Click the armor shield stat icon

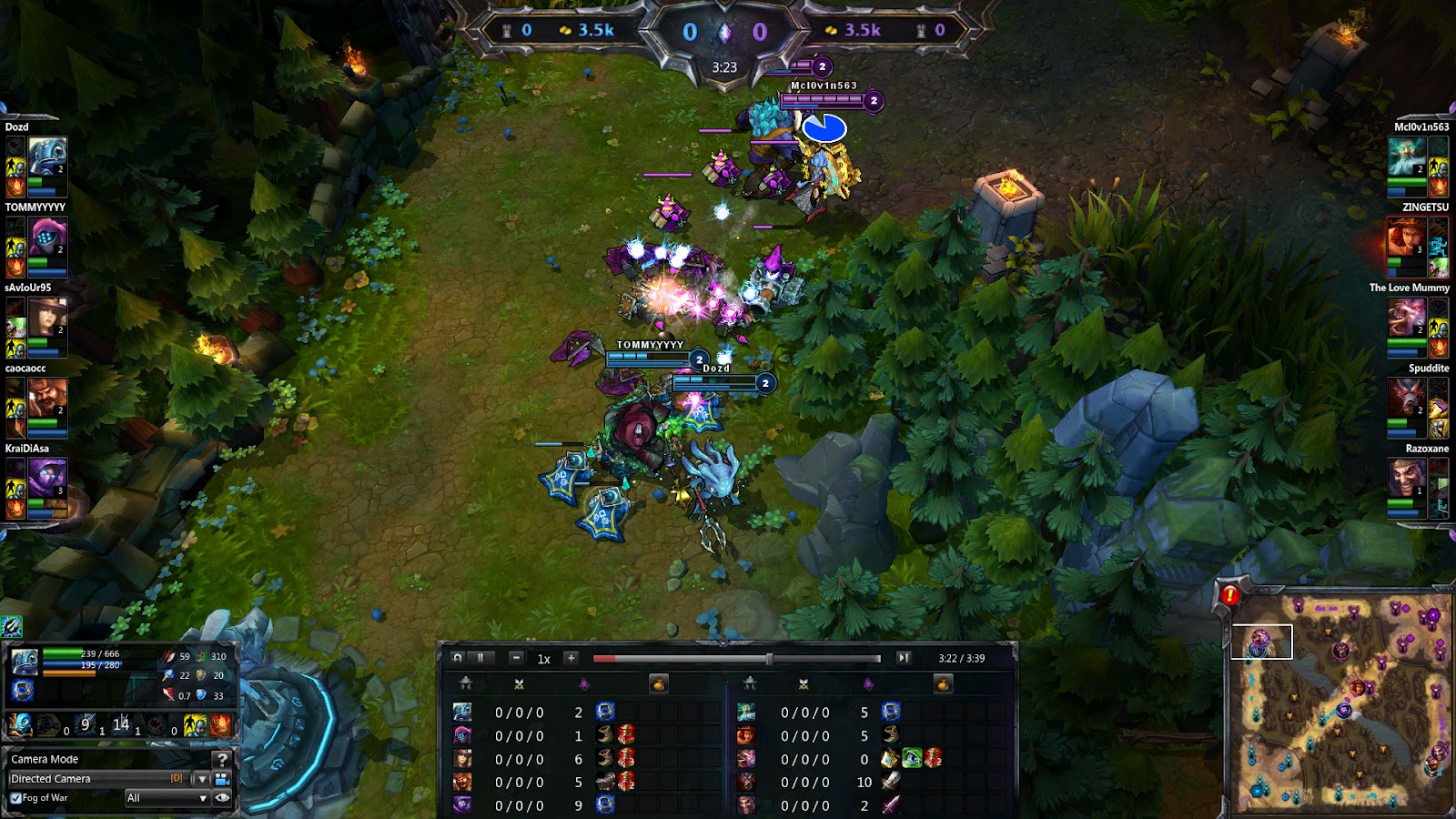pyautogui.click(x=200, y=675)
